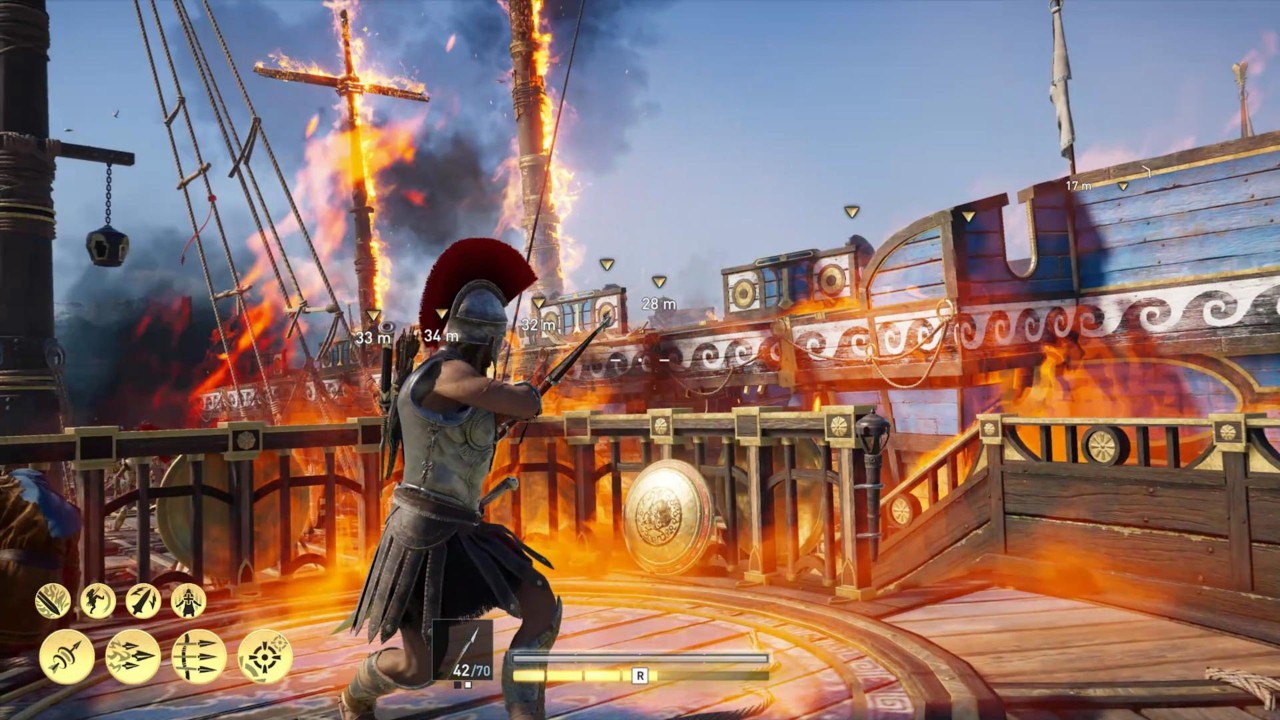1280x720 pixels.
Task: Use the bow with three arrows ability
Action: [x=199, y=657]
